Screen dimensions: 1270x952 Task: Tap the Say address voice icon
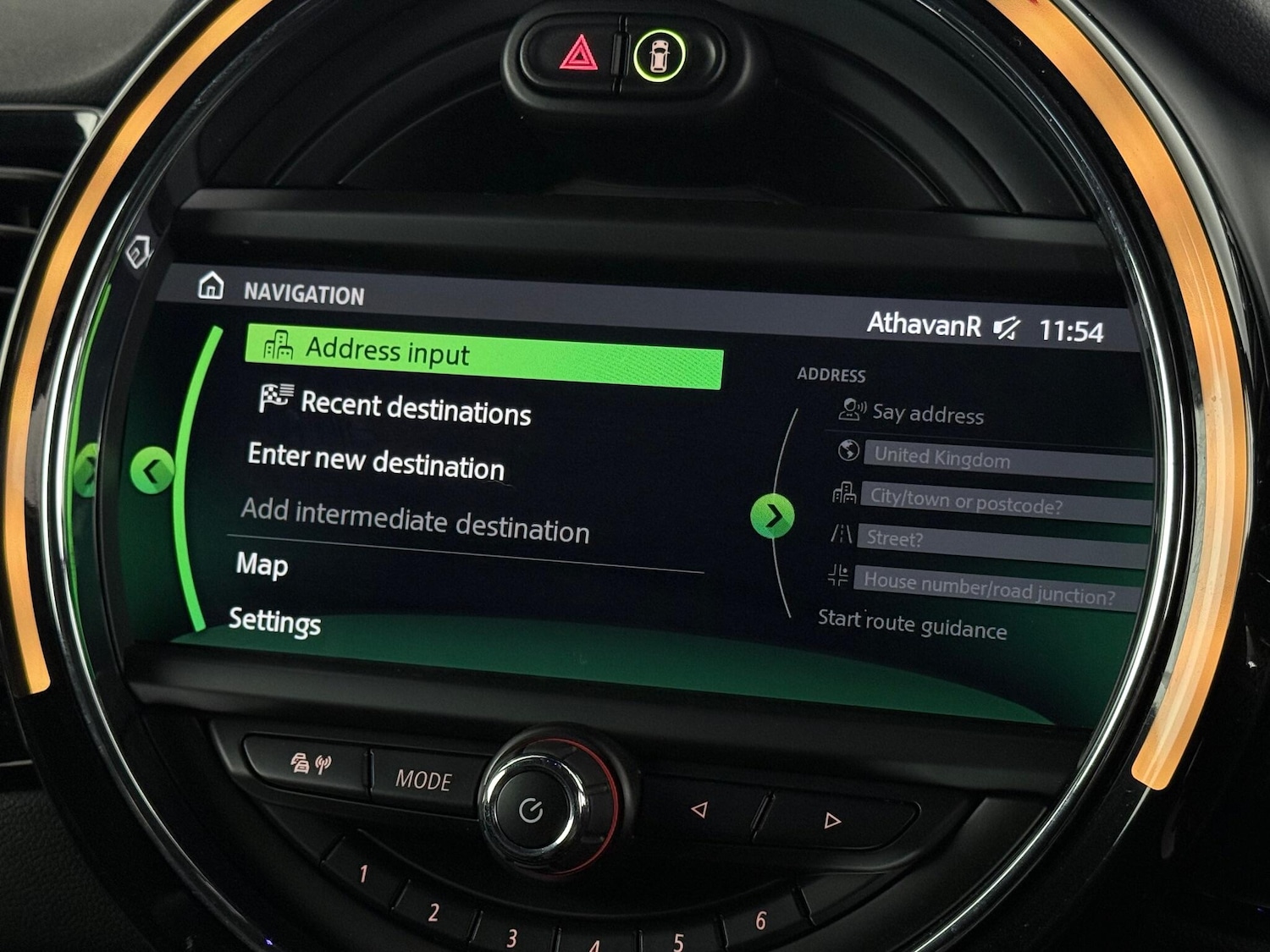[x=851, y=410]
